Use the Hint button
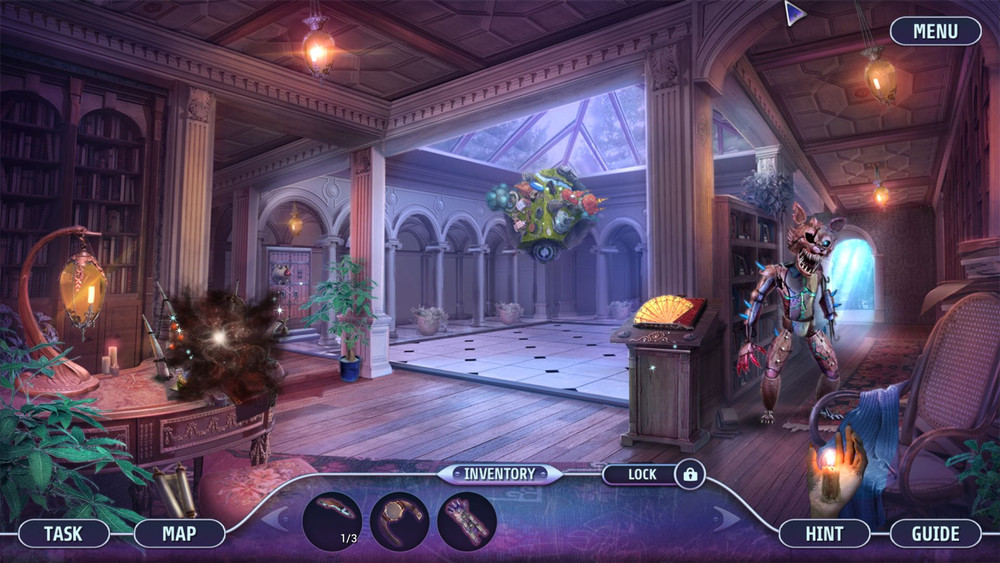Screen dimensions: 1000x563 pos(824,533)
